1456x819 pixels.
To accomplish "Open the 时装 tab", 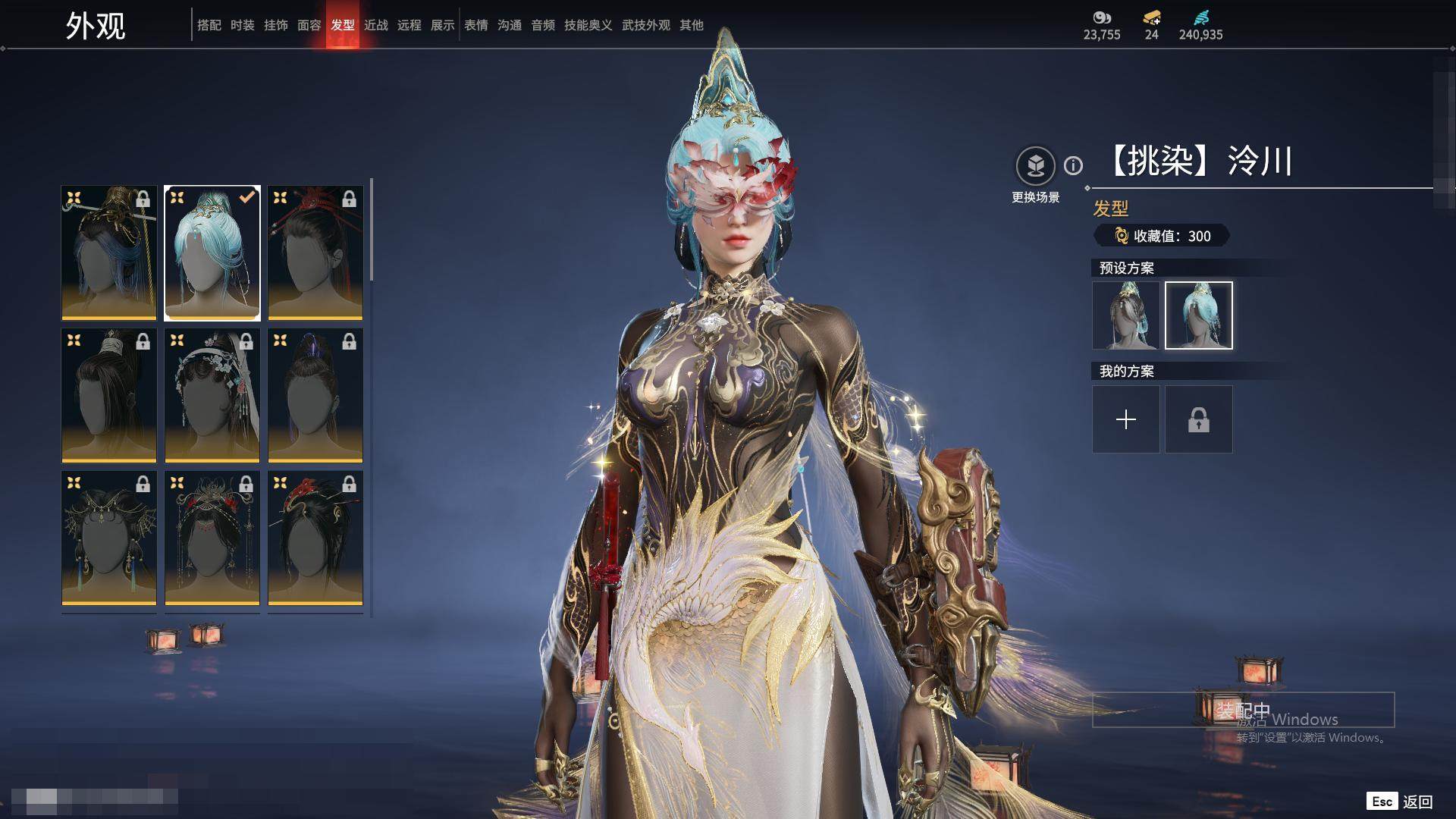I will click(x=242, y=25).
